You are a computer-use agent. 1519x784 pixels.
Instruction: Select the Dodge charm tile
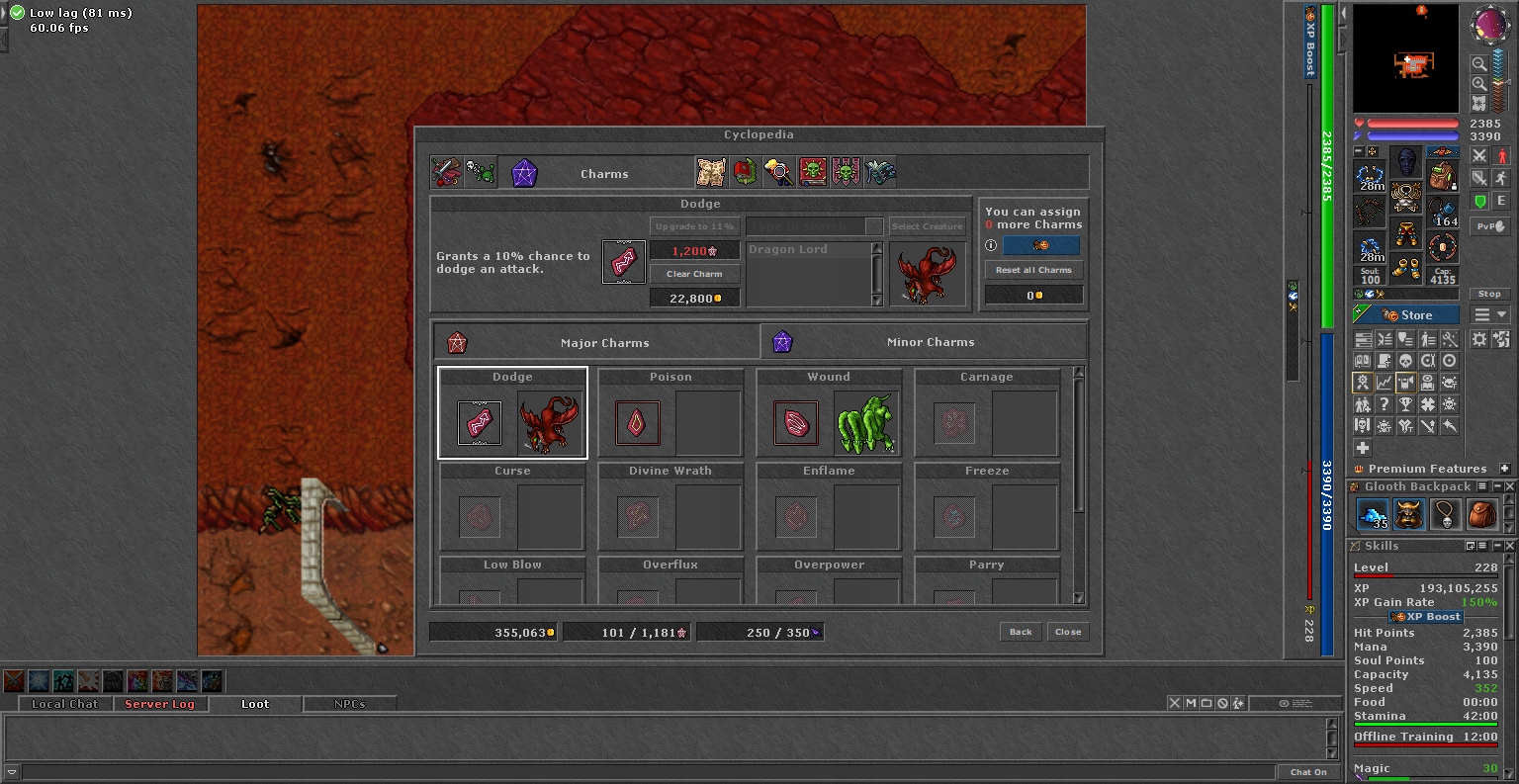pos(512,413)
